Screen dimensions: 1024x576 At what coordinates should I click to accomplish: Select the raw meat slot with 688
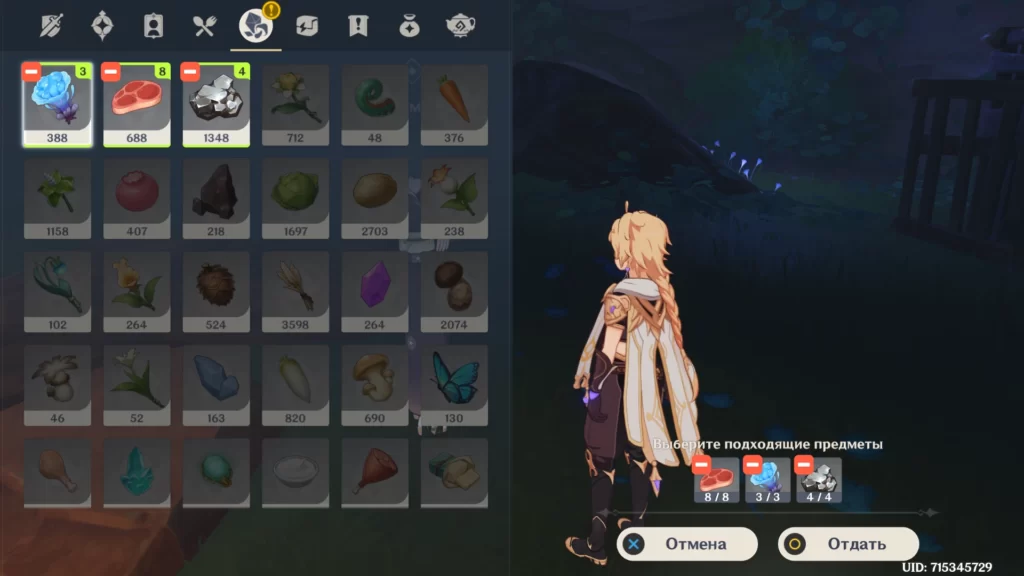click(137, 105)
